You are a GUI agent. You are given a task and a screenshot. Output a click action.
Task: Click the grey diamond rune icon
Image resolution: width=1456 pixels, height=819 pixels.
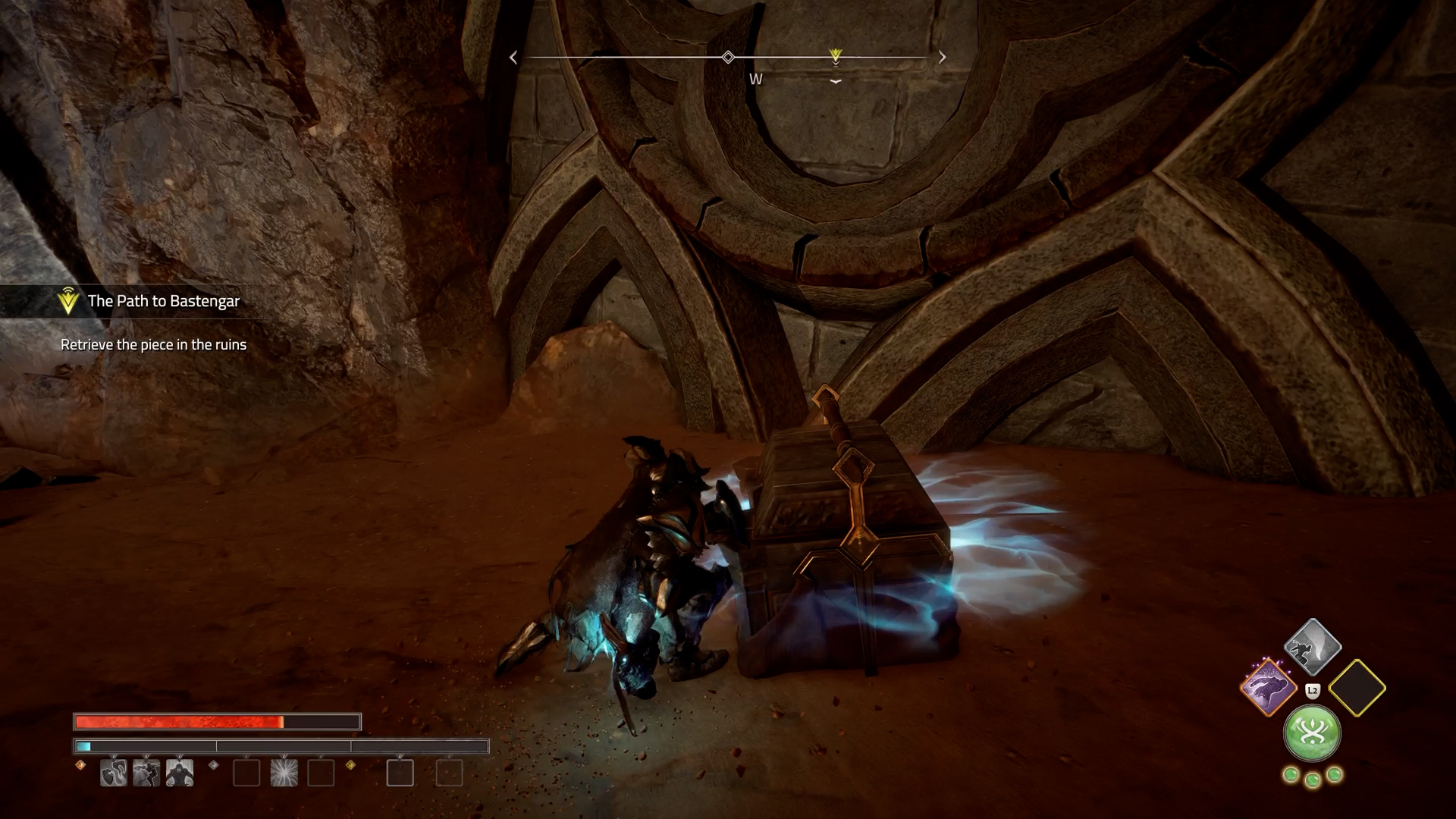pos(213,765)
